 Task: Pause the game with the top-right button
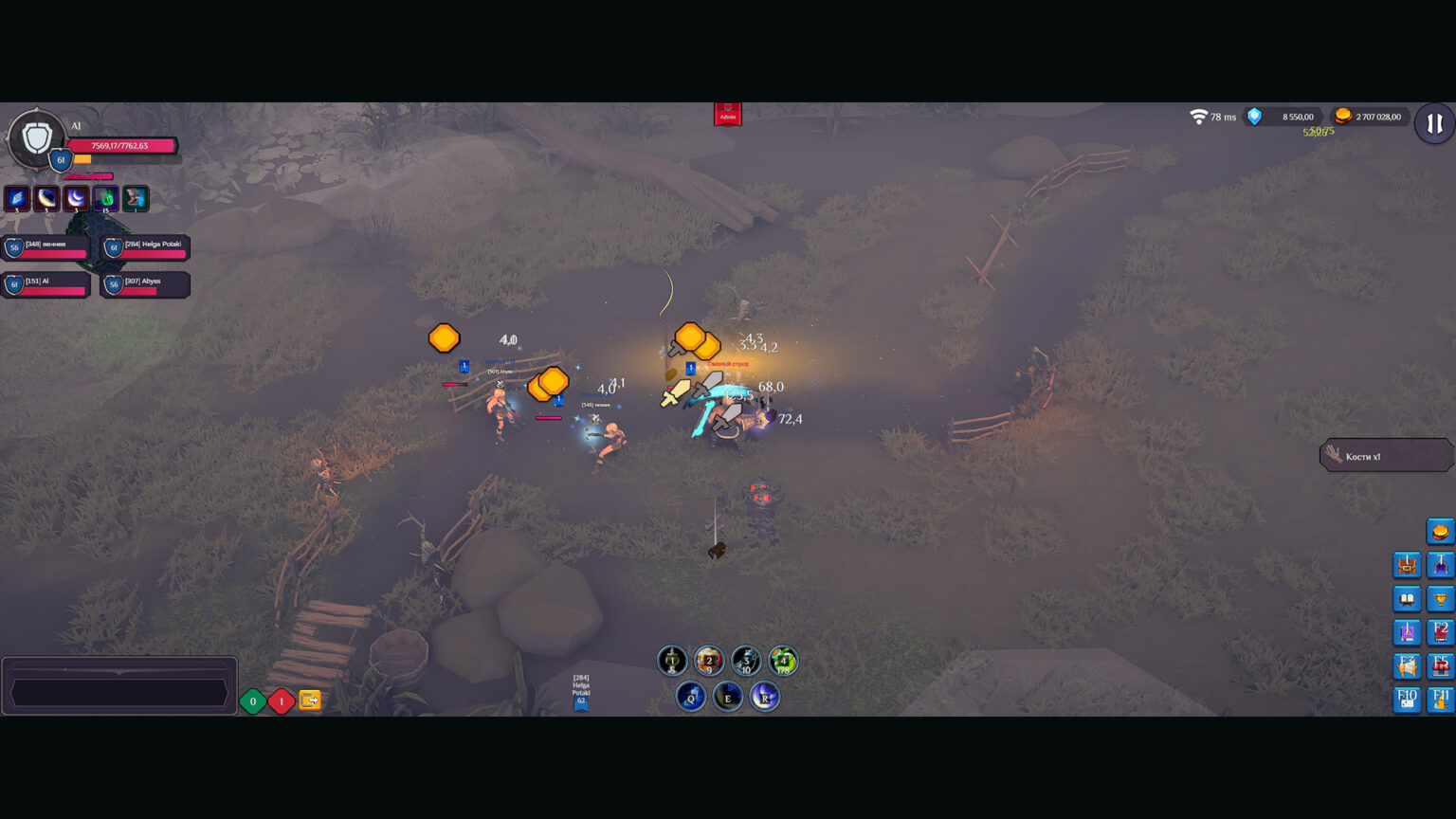[1433, 124]
